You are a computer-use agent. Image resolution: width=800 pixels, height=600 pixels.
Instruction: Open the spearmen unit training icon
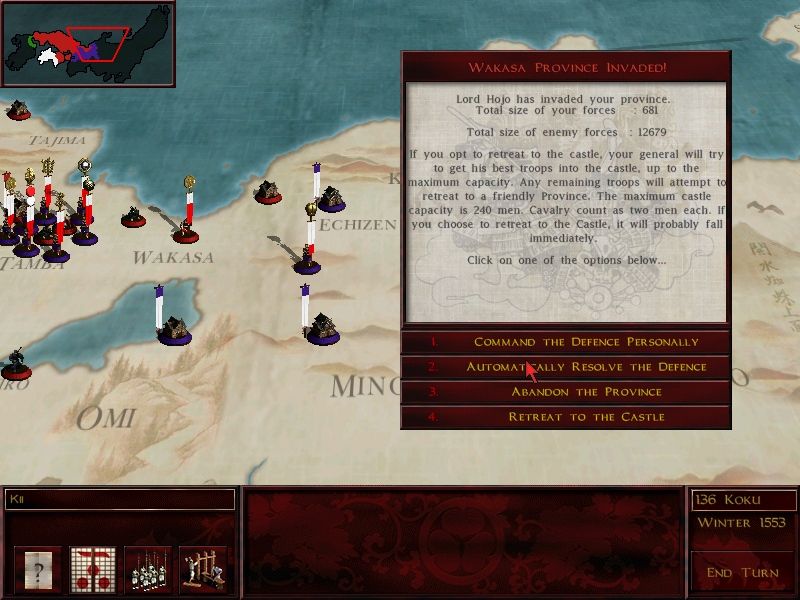tap(148, 570)
